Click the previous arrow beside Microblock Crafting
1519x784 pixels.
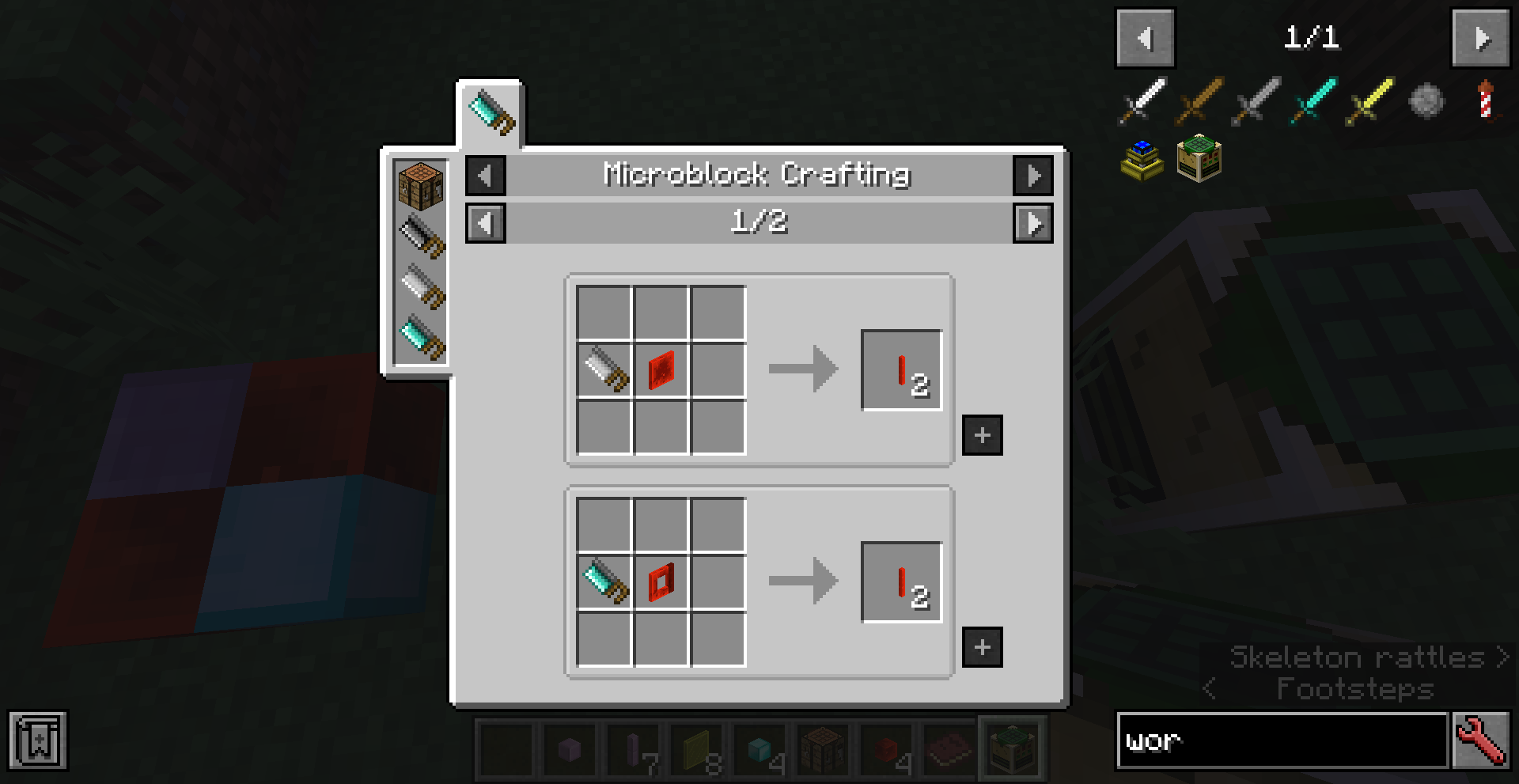485,175
